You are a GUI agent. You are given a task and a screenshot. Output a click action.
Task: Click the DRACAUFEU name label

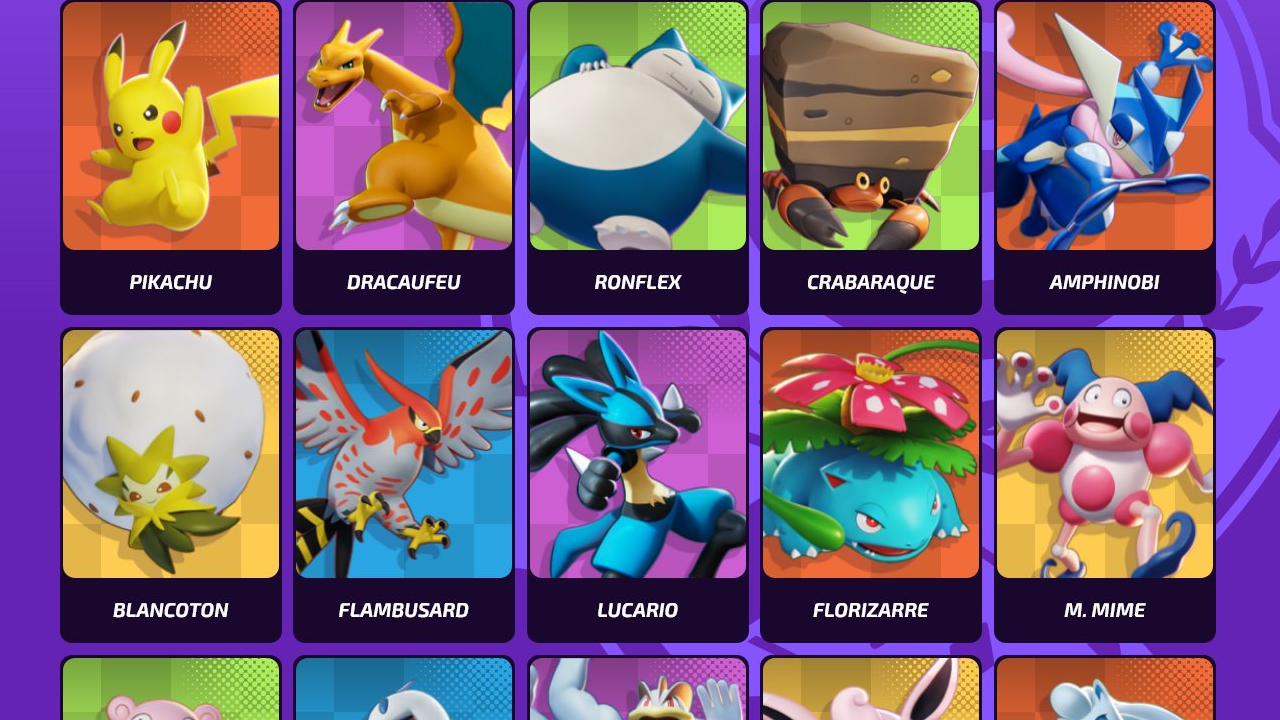(404, 282)
